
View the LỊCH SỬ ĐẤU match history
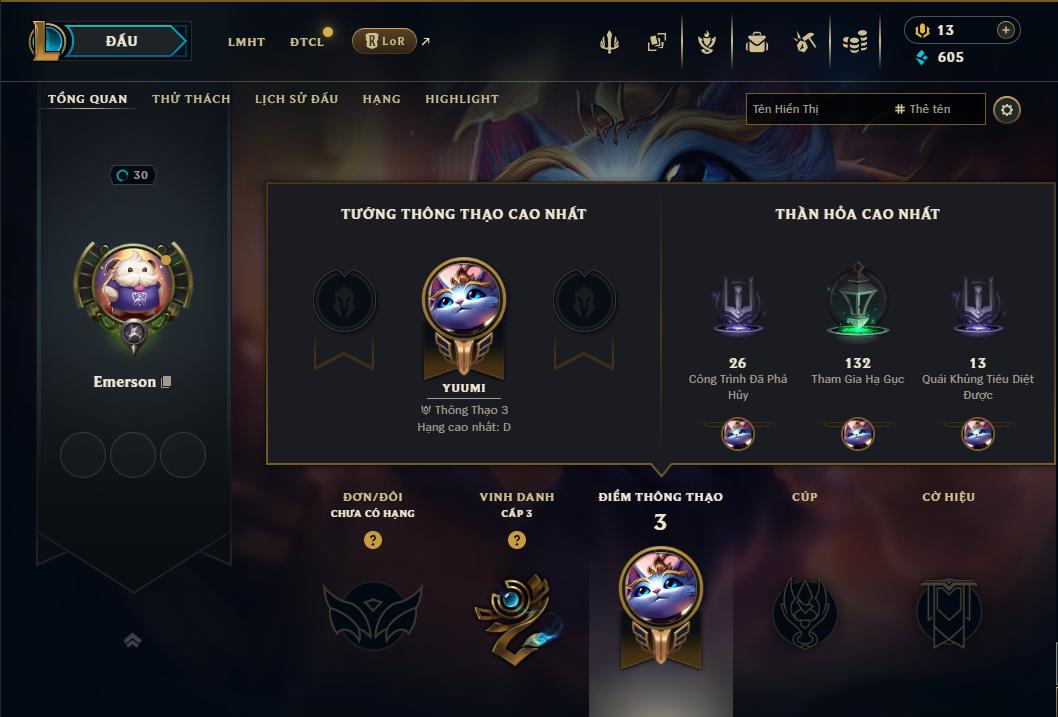(296, 99)
